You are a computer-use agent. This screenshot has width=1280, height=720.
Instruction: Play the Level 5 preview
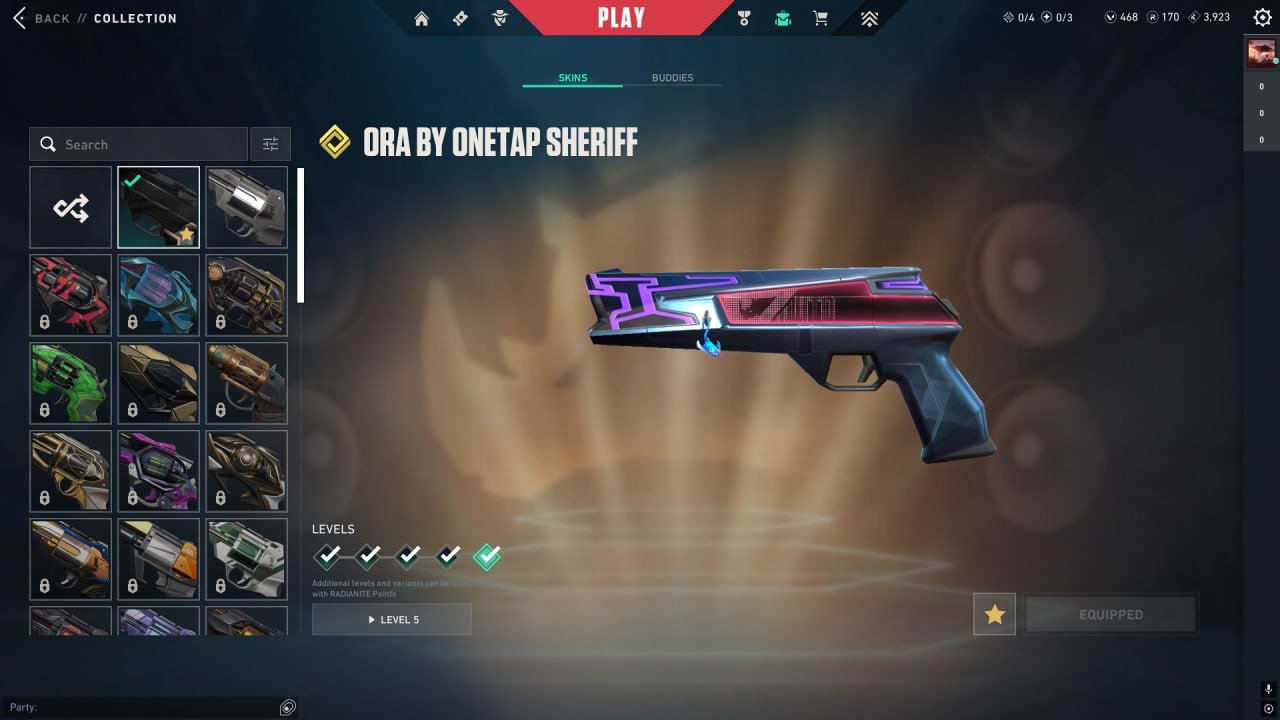[x=392, y=619]
